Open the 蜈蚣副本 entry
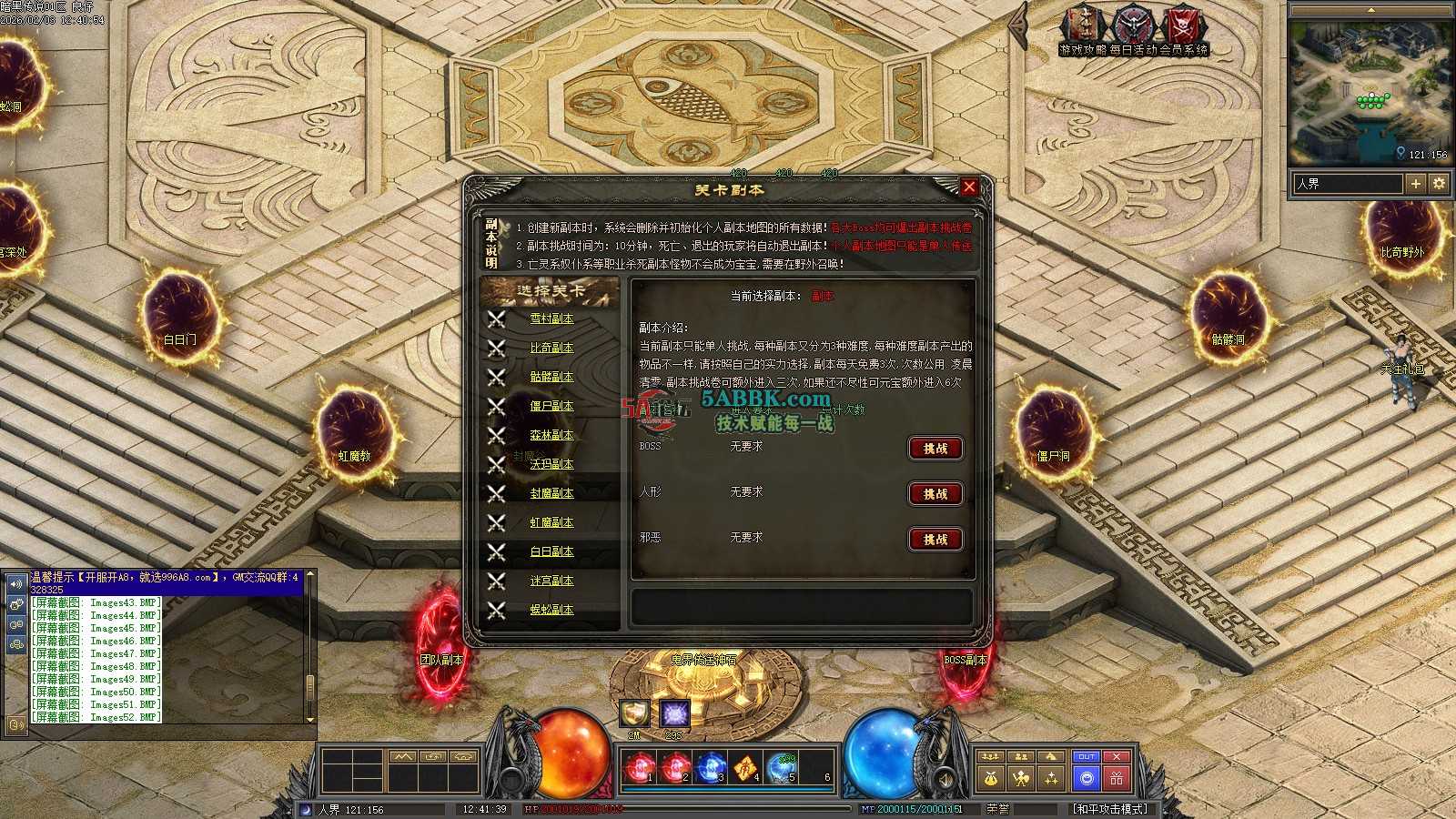The height and width of the screenshot is (819, 1456). tap(551, 610)
